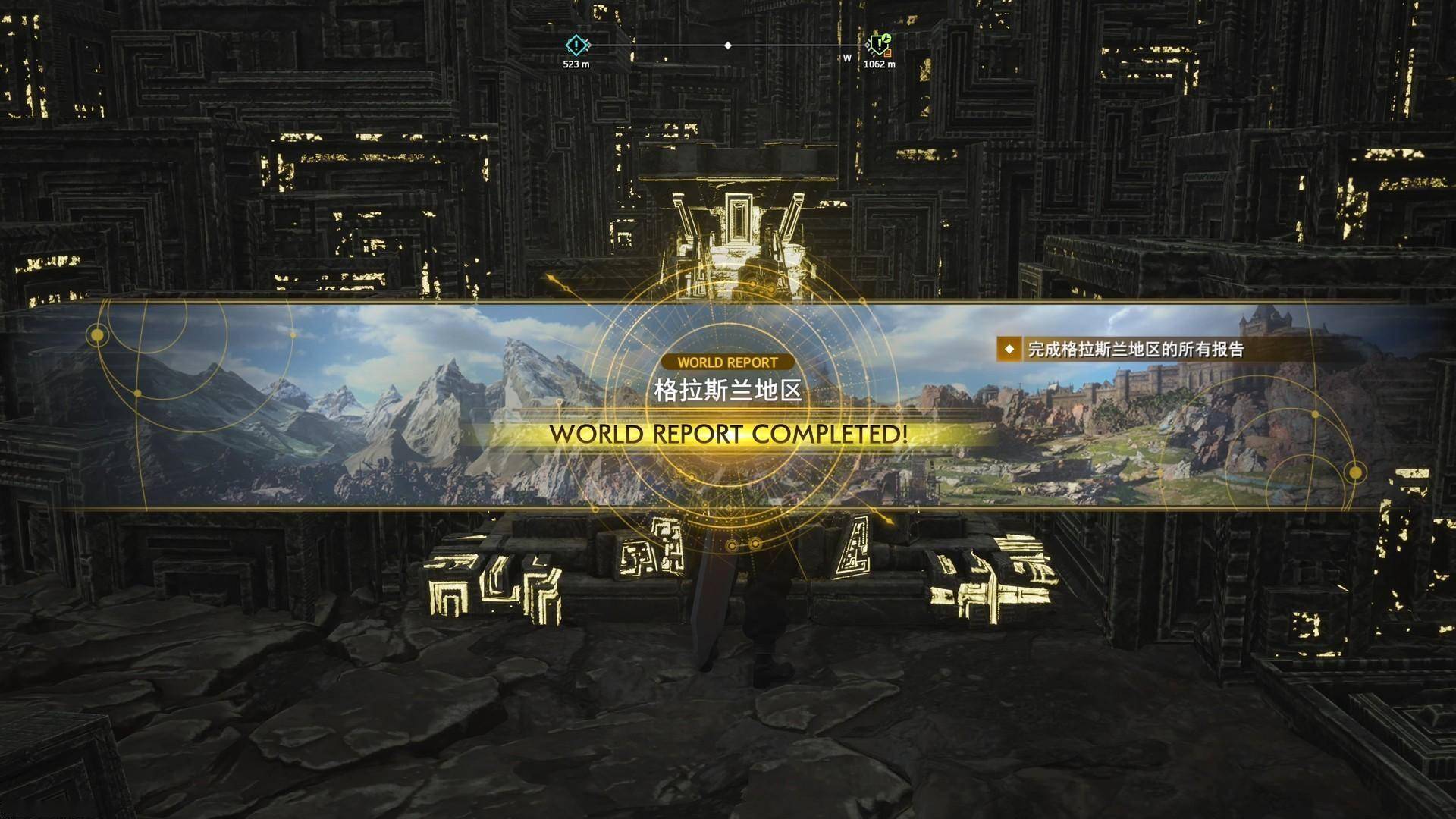Click the World Report Completed banner
The image size is (1456, 819).
click(728, 435)
